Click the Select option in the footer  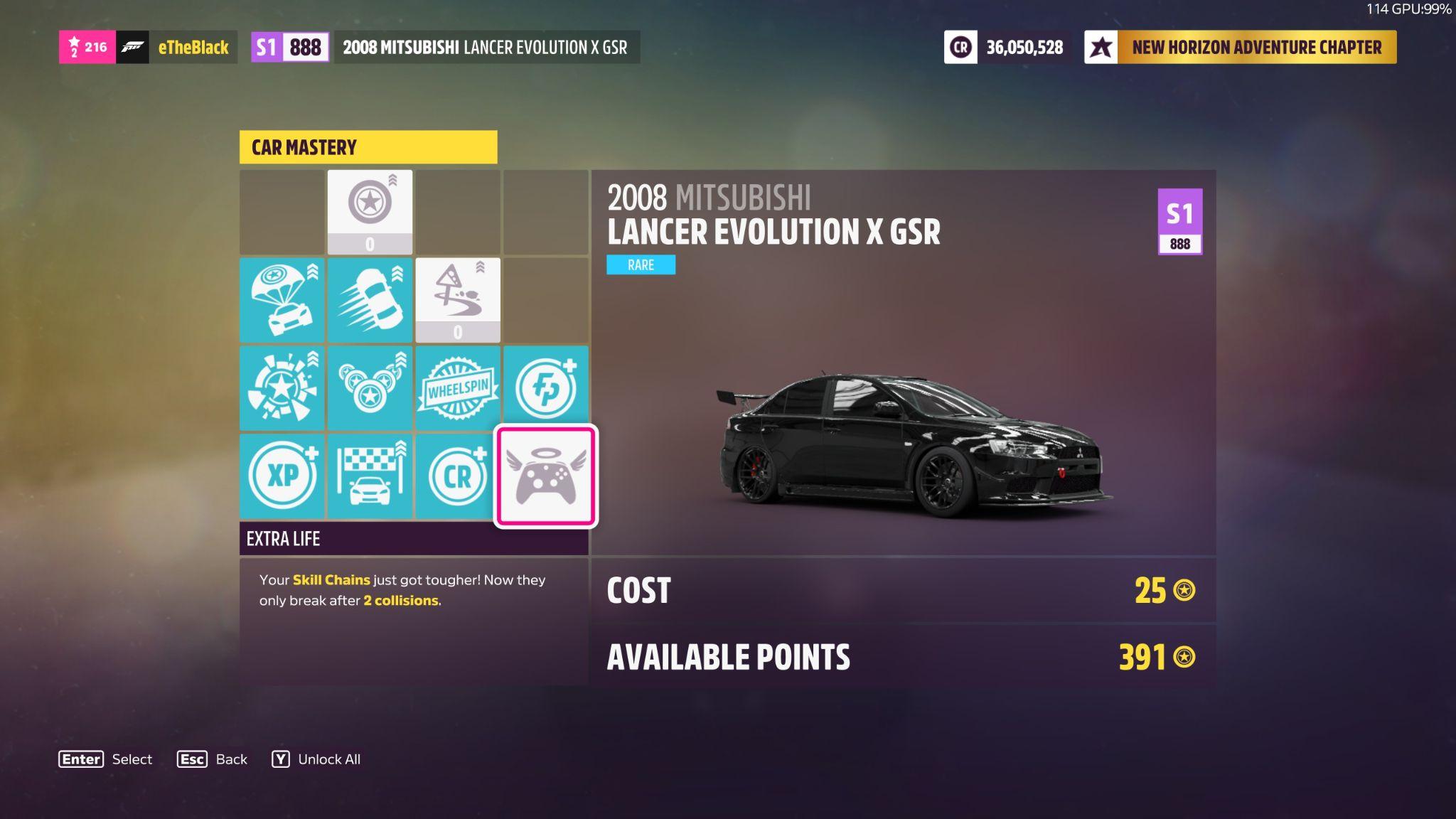(x=105, y=759)
